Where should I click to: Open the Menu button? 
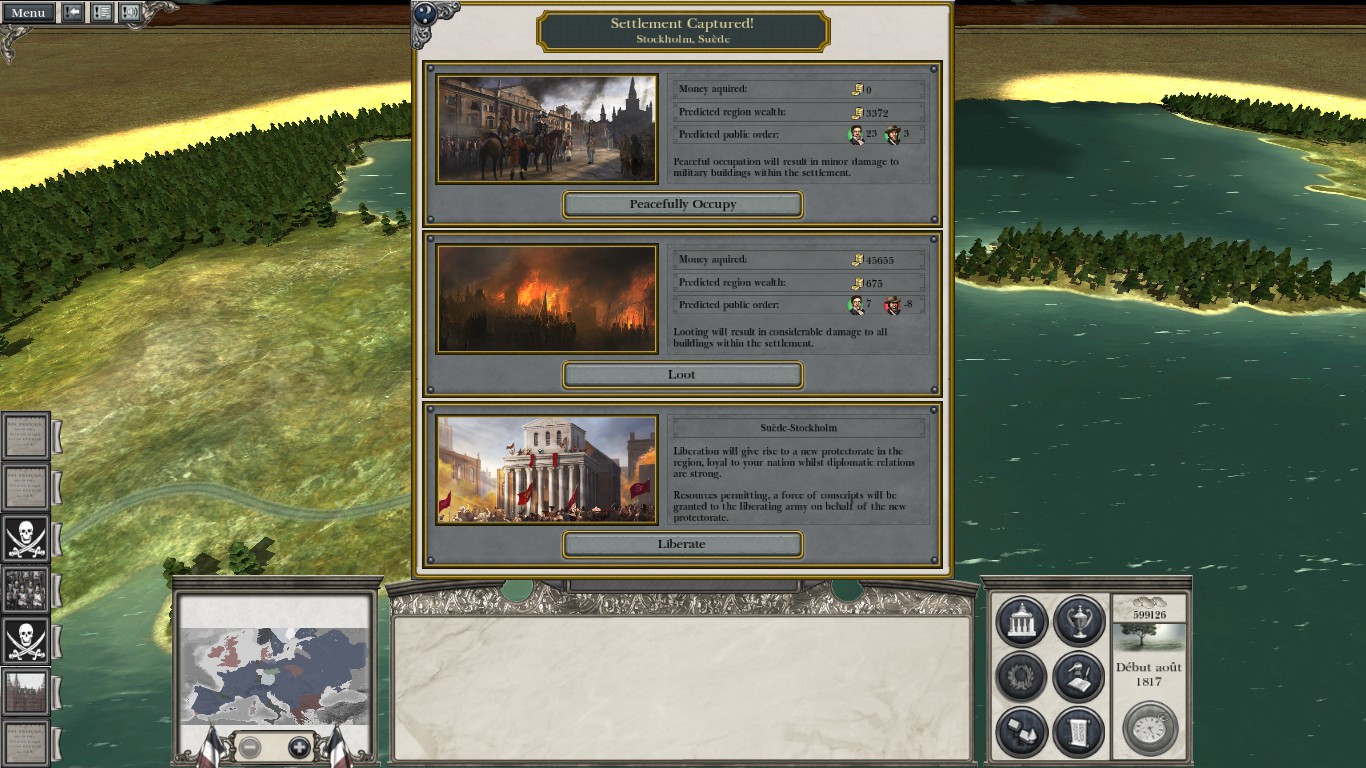(28, 13)
